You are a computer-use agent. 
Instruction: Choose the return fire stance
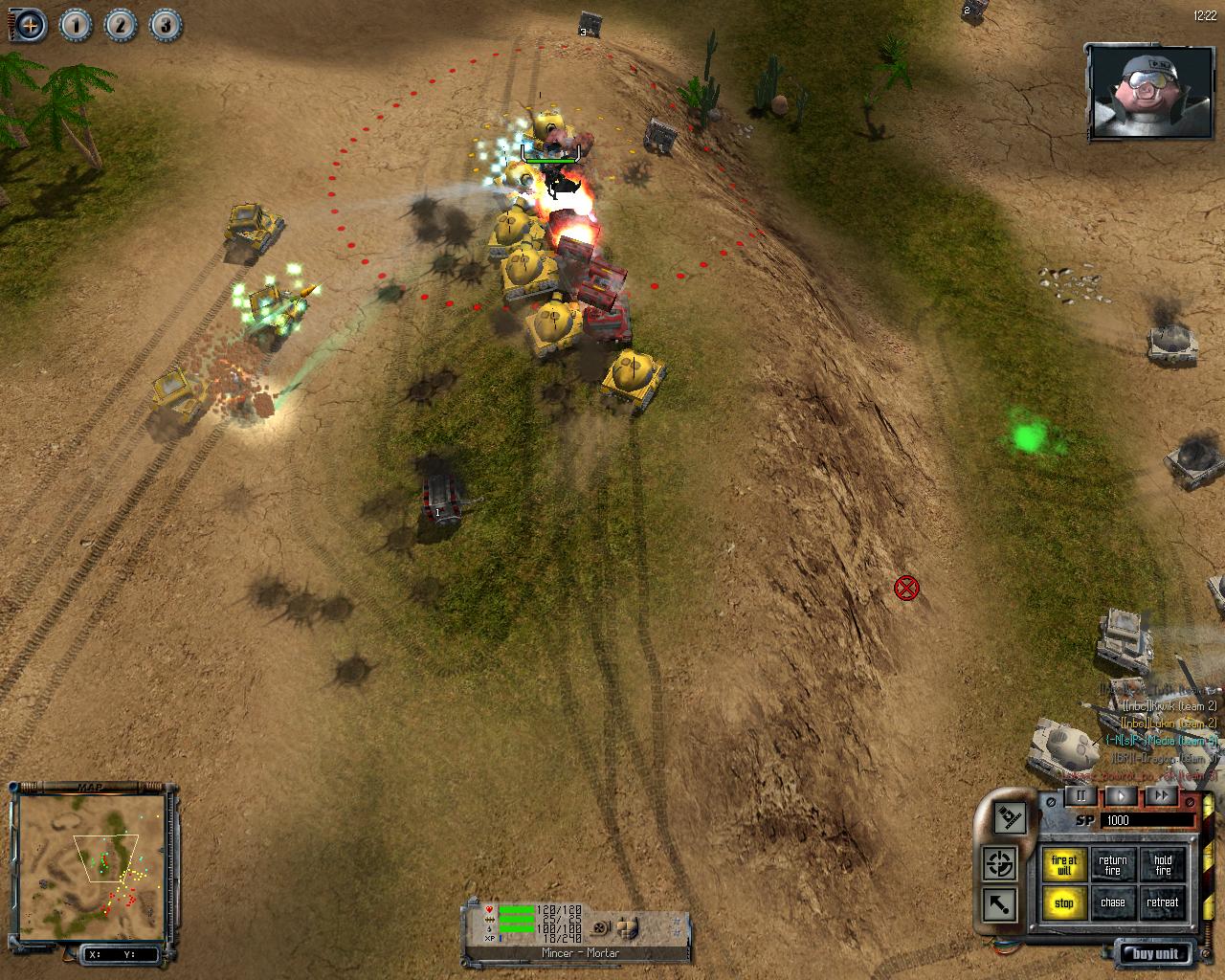1113,865
